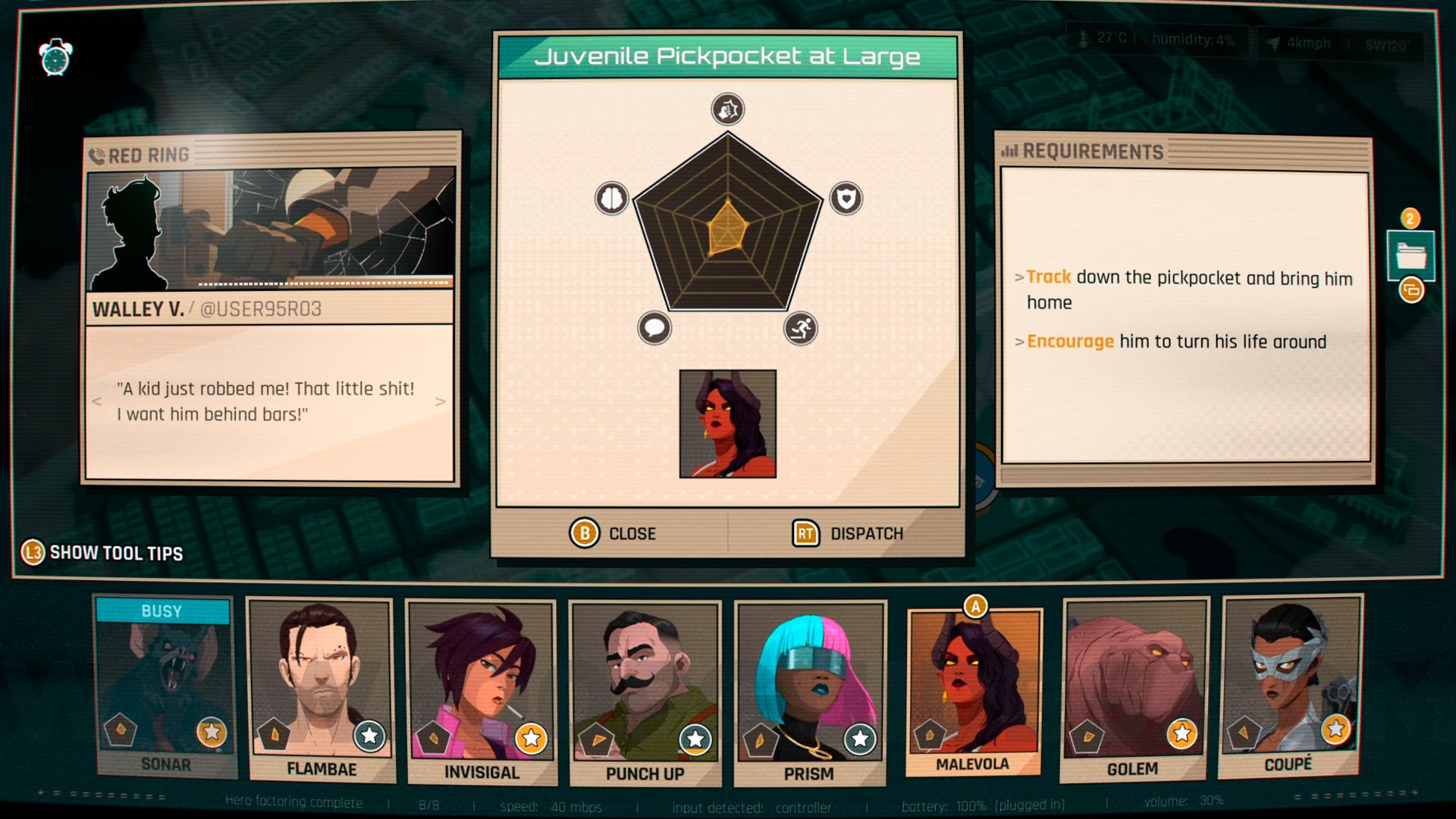Image resolution: width=1456 pixels, height=819 pixels.
Task: Show previous caller message with left arrow
Action: [97, 401]
